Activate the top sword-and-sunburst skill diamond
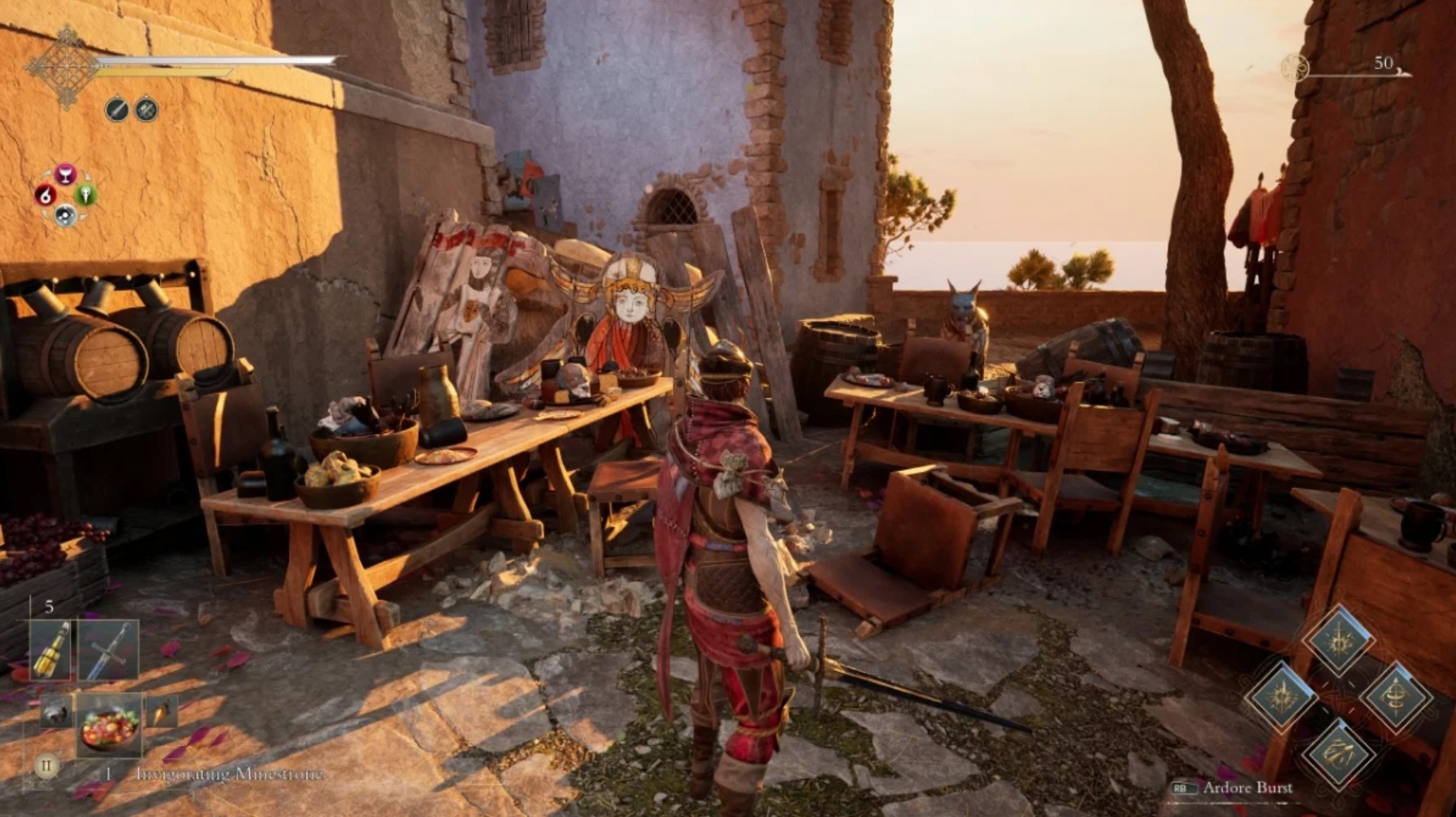 tap(1337, 641)
